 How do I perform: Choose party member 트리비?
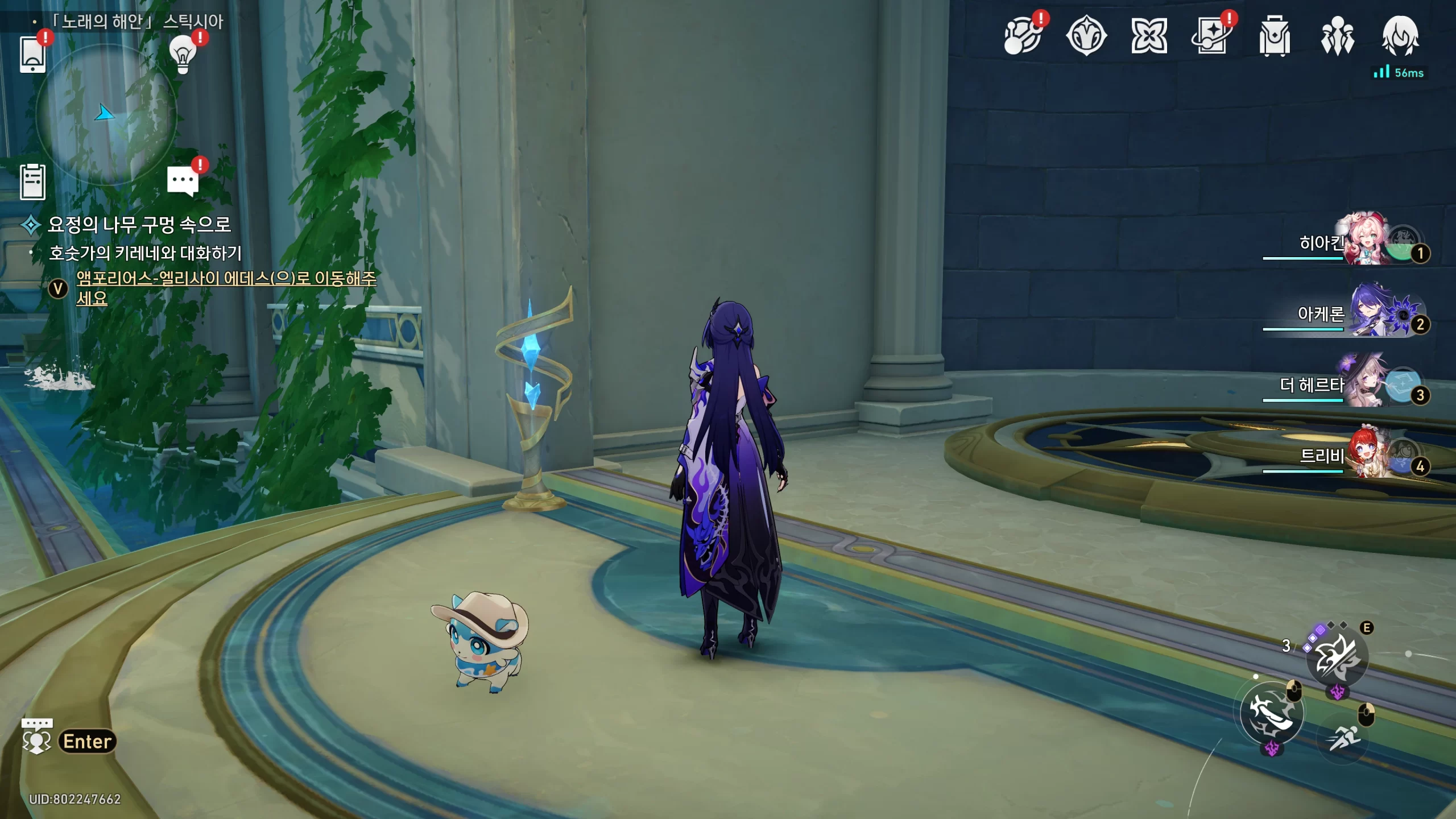click(1365, 456)
